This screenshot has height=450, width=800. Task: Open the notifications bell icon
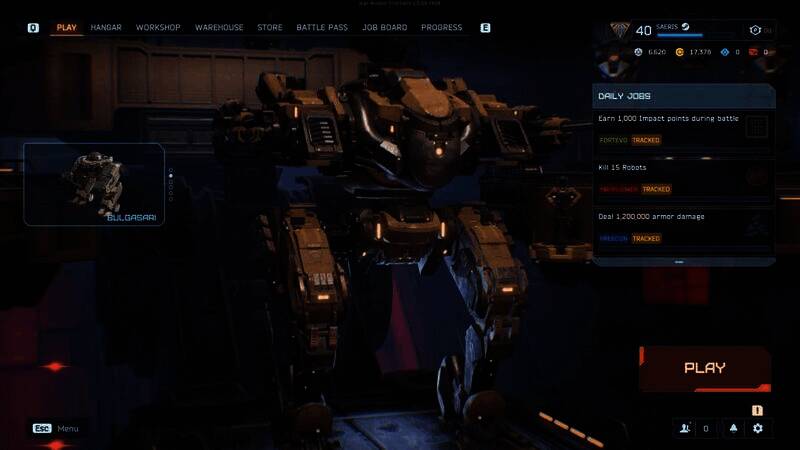[733, 428]
